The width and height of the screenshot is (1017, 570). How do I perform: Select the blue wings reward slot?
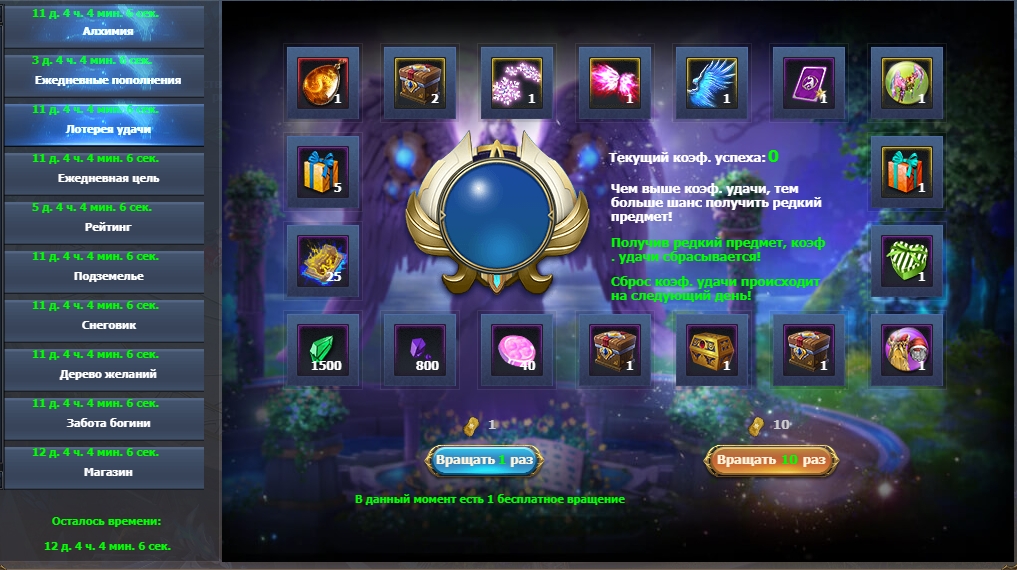coord(711,82)
